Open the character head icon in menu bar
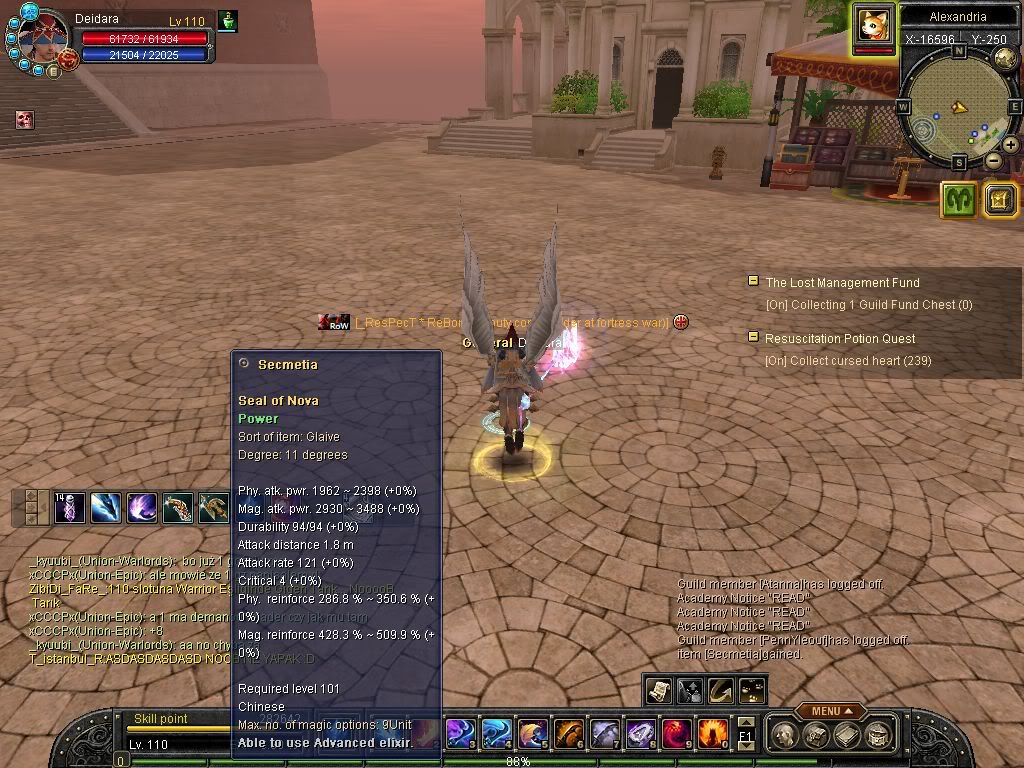1024x768 pixels. pyautogui.click(x=786, y=736)
